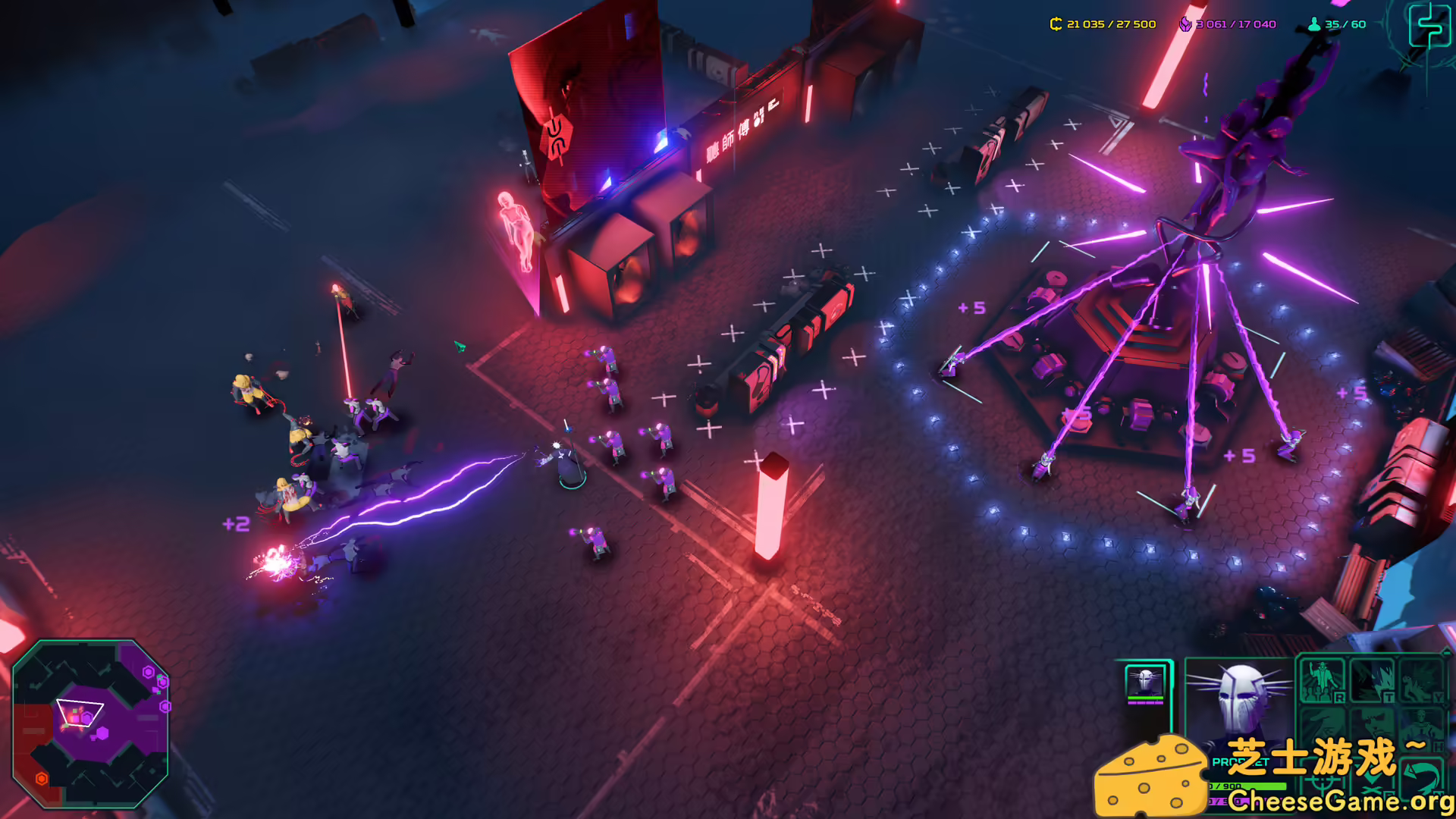The height and width of the screenshot is (819, 1456).
Task: Click the 21 035 / 27 500 credits counter
Action: click(x=1109, y=24)
